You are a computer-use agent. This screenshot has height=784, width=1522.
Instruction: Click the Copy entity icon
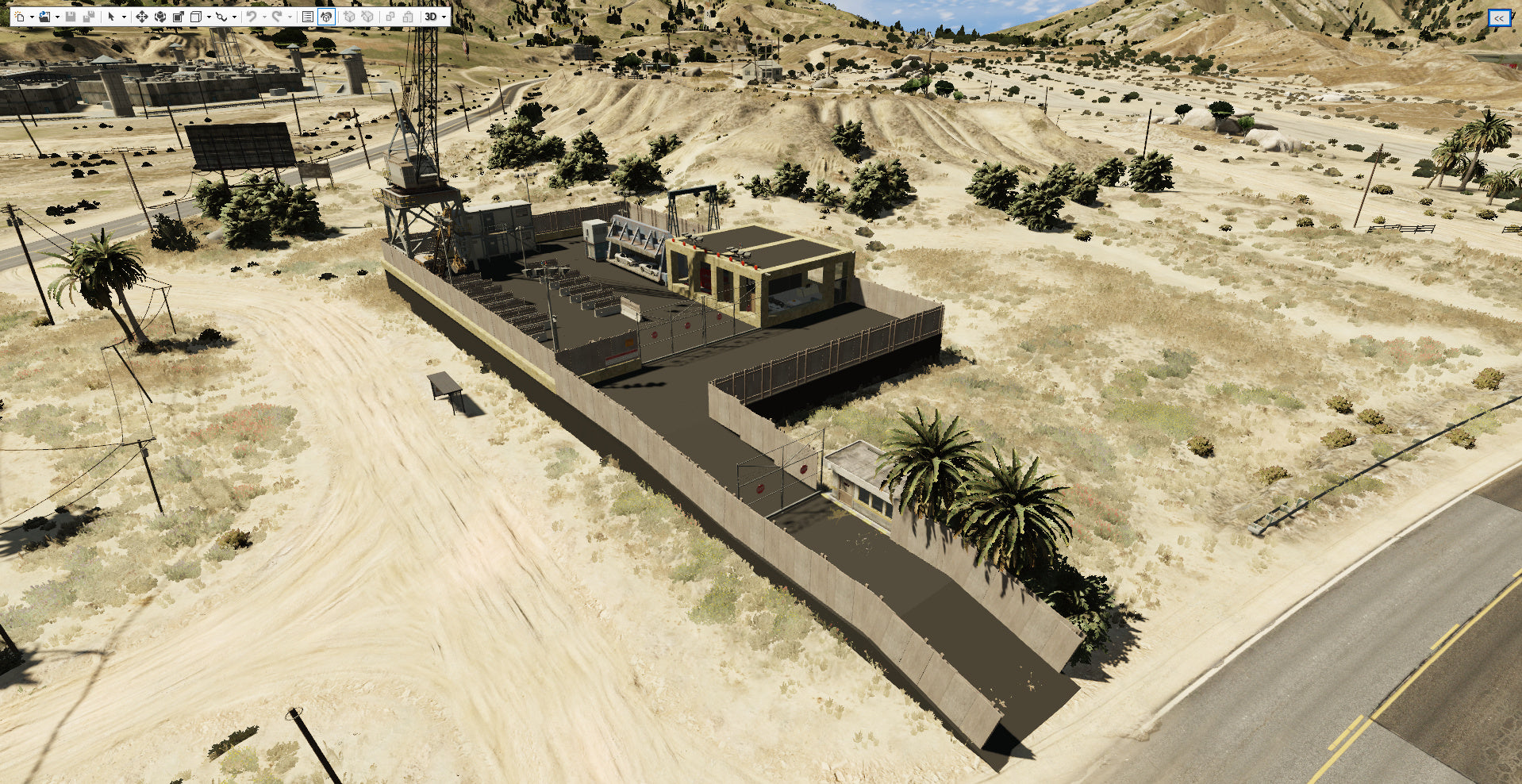(x=390, y=16)
